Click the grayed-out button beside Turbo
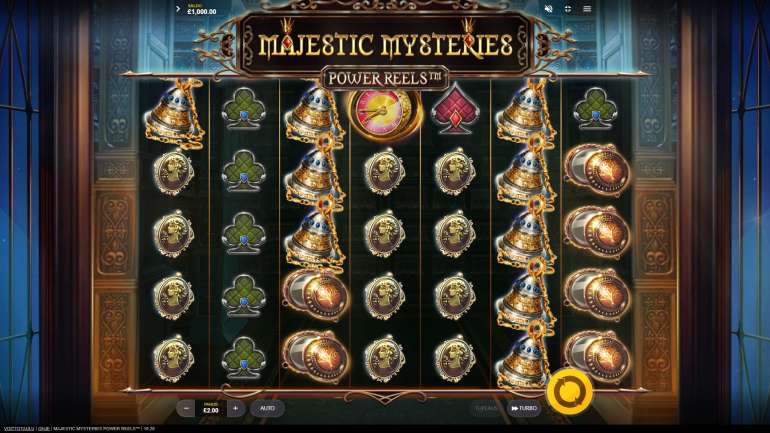Image resolution: width=770 pixels, height=433 pixels. 486,408
